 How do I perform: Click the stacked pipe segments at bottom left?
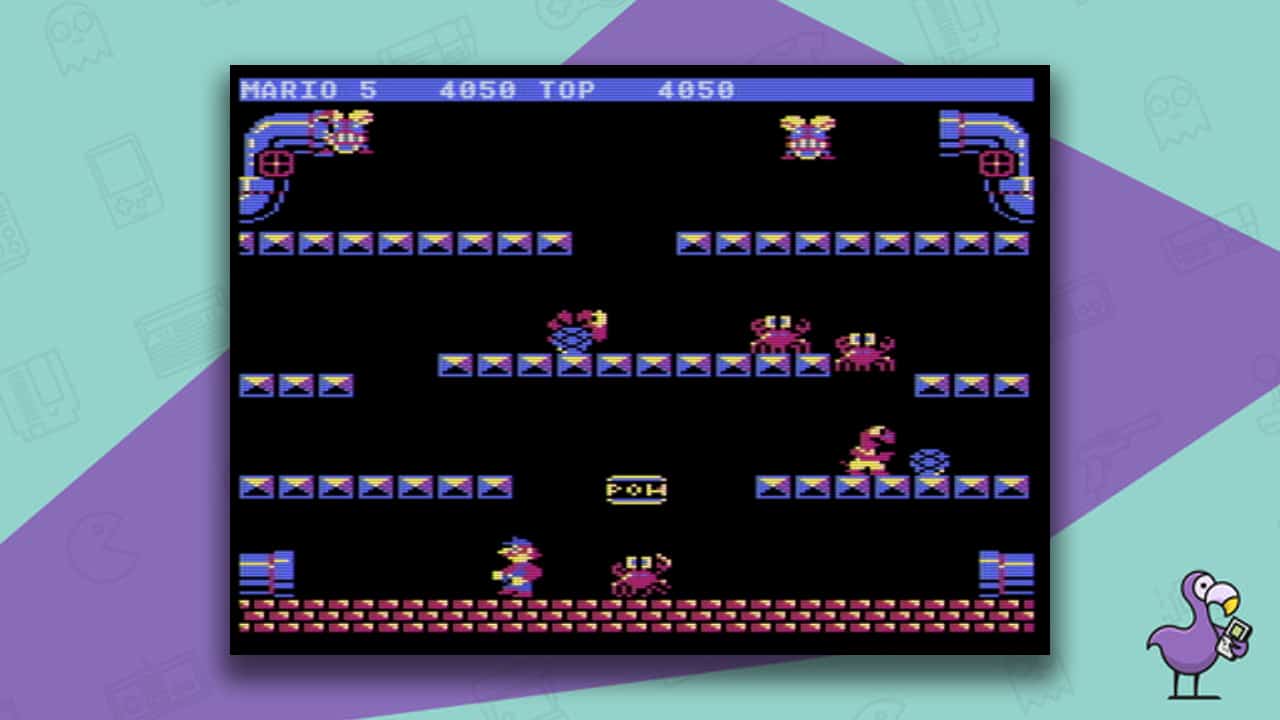pyautogui.click(x=267, y=572)
